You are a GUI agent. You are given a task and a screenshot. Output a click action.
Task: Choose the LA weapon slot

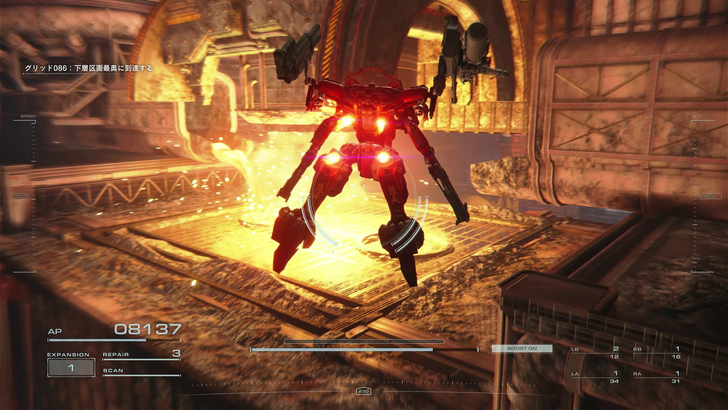596,377
